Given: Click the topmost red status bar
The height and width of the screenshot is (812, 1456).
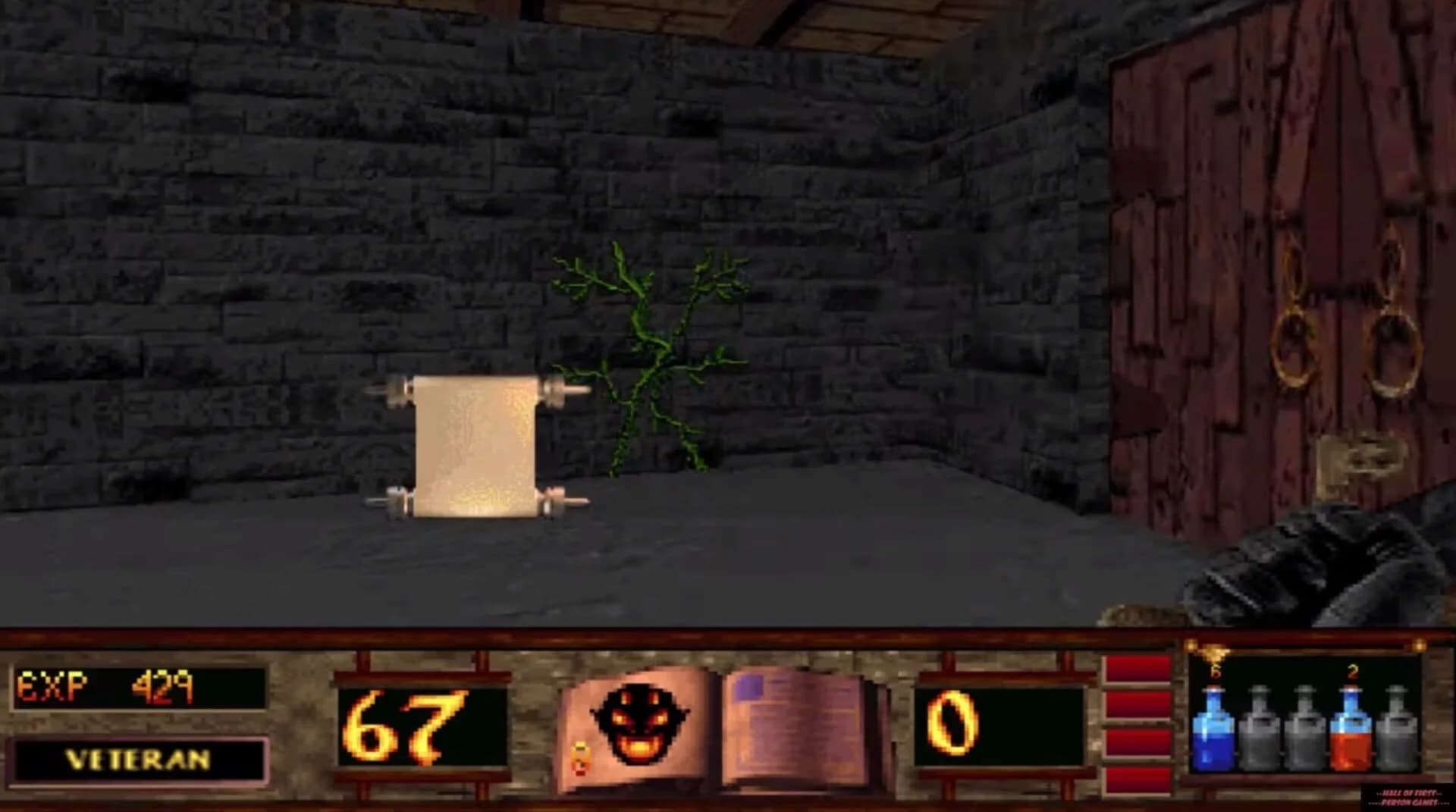Looking at the screenshot, I should tap(1137, 667).
